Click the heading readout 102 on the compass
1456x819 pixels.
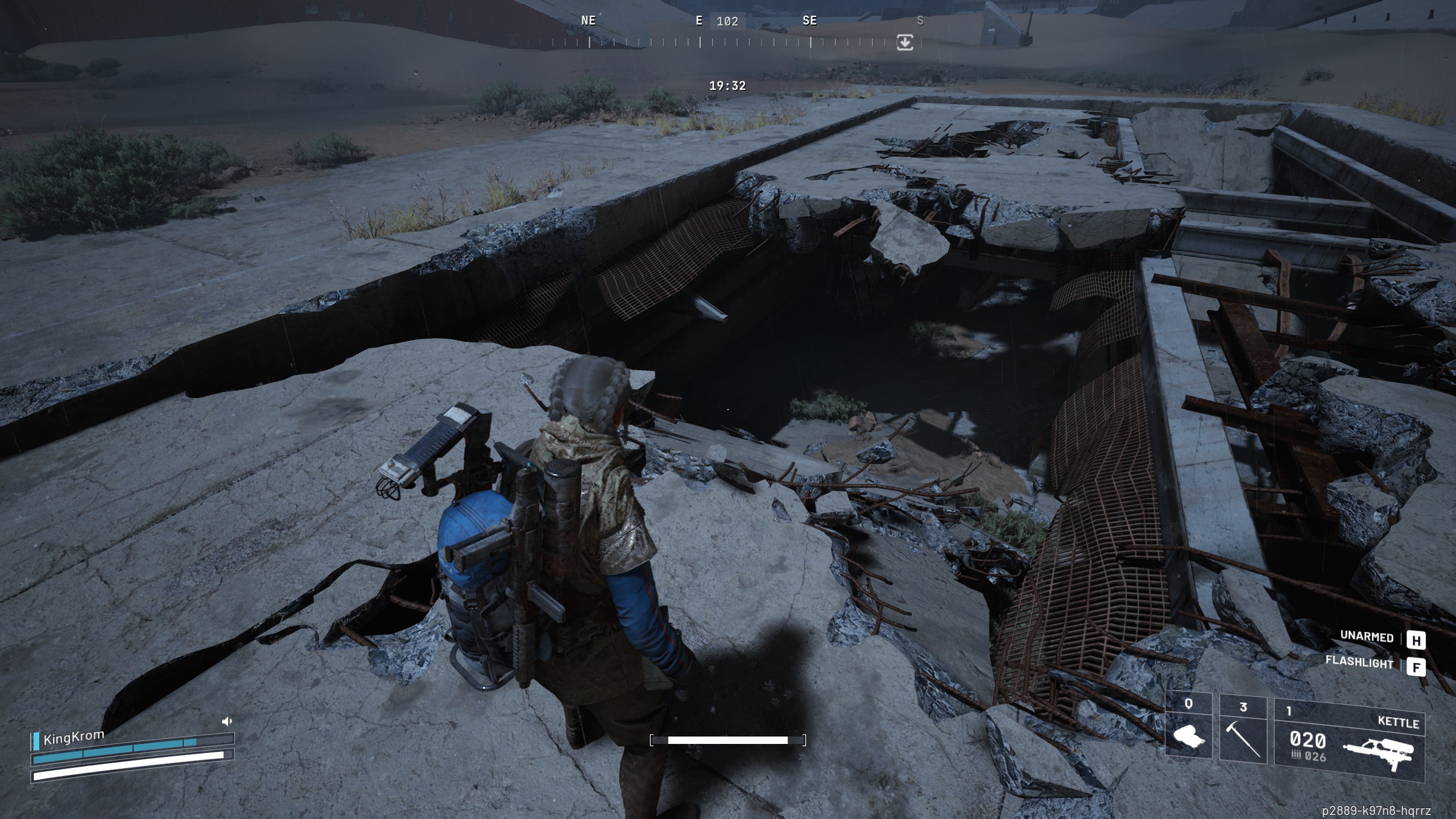(729, 21)
